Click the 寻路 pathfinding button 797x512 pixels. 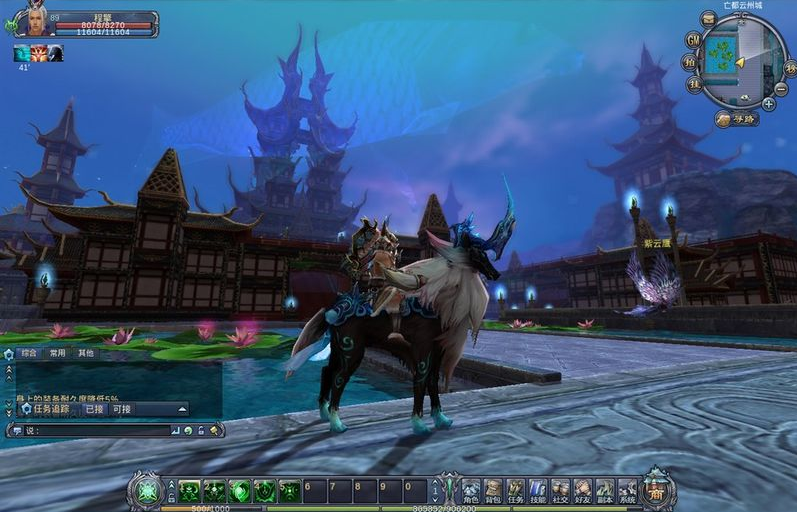(737, 119)
